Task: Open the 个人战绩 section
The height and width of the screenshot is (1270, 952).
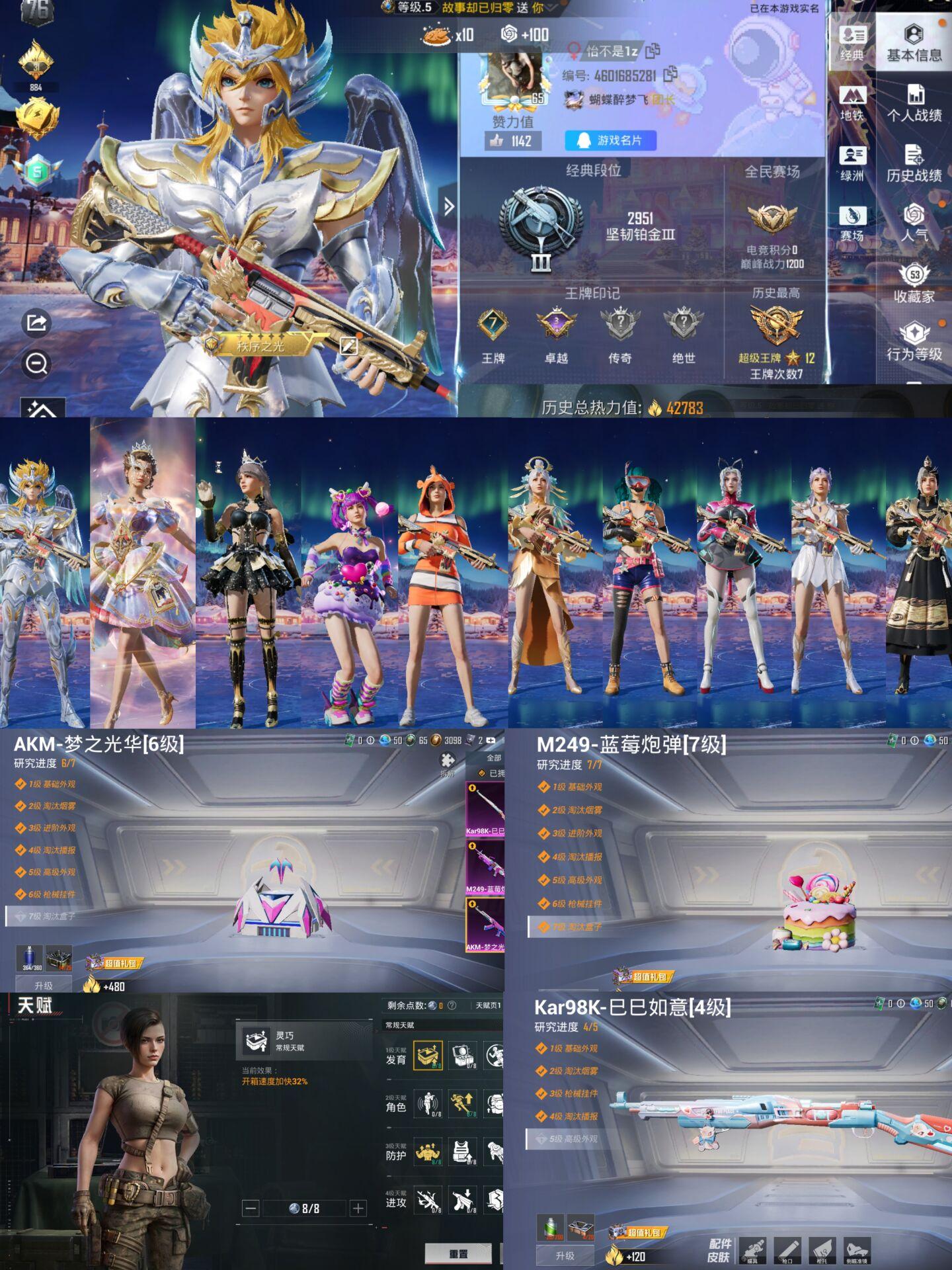Action: [914, 103]
